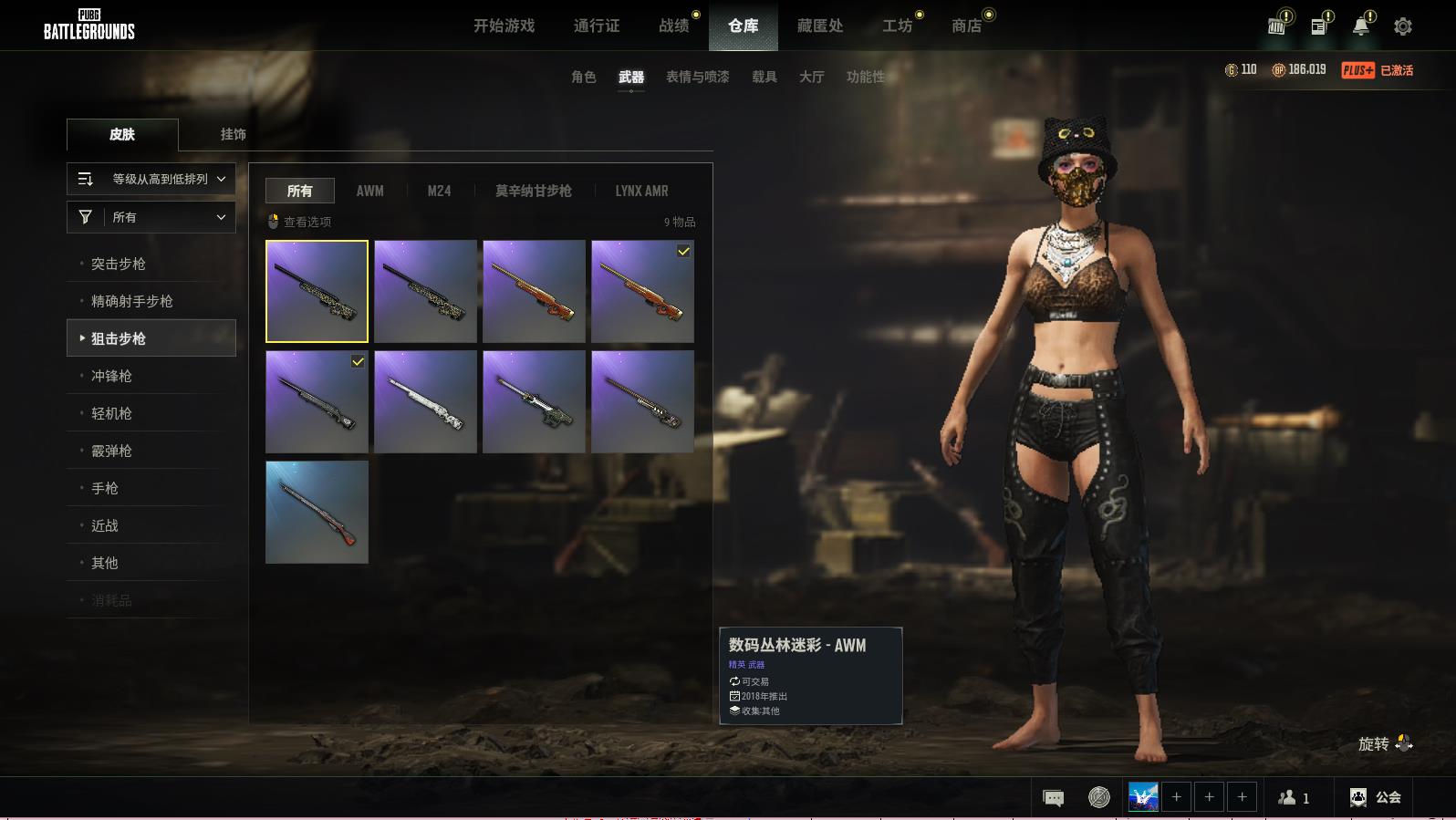The width and height of the screenshot is (1456, 820).
Task: Select the blue-background rifle skin thumbnail
Action: tap(317, 512)
